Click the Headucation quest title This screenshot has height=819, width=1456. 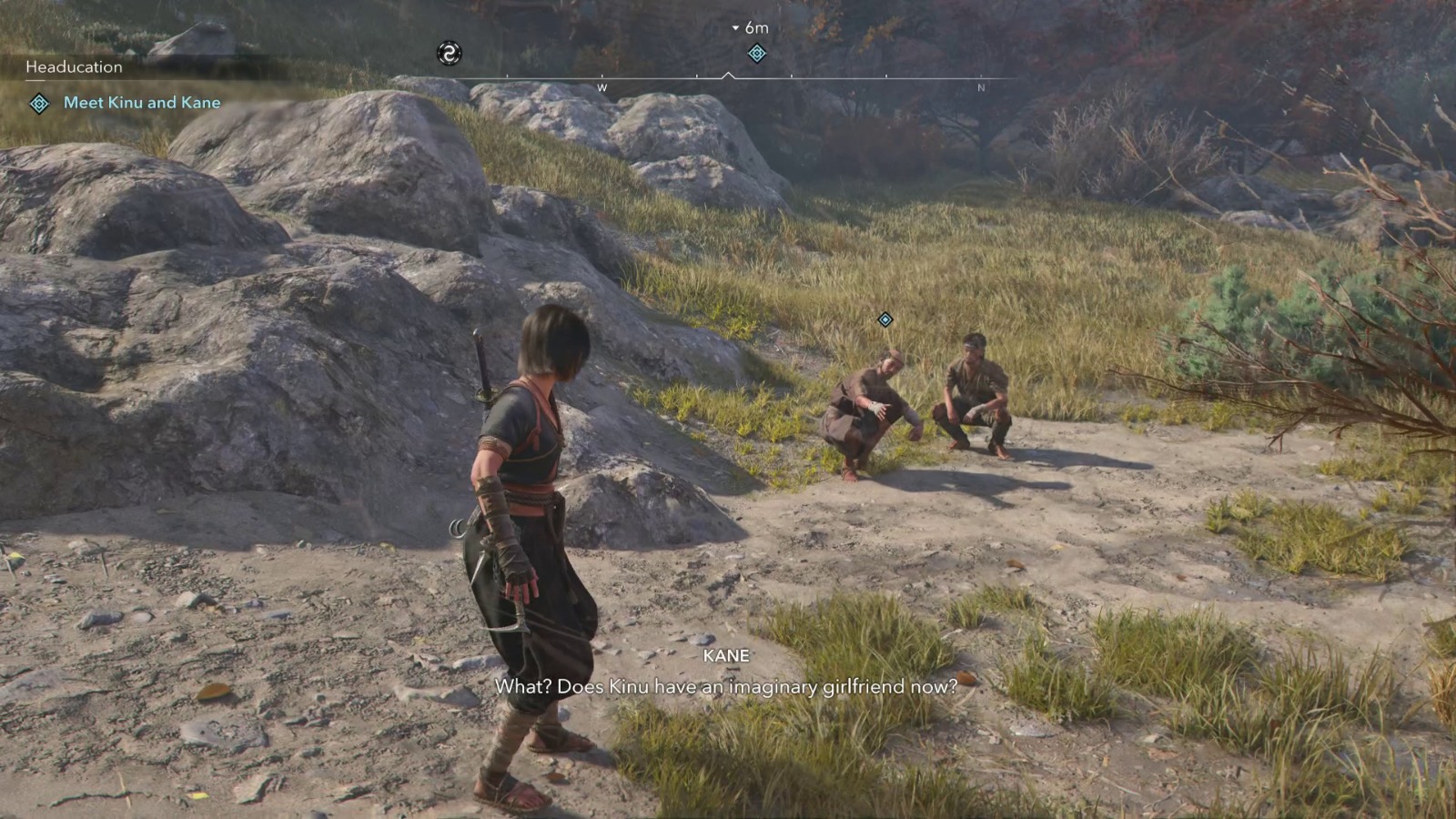[x=74, y=67]
